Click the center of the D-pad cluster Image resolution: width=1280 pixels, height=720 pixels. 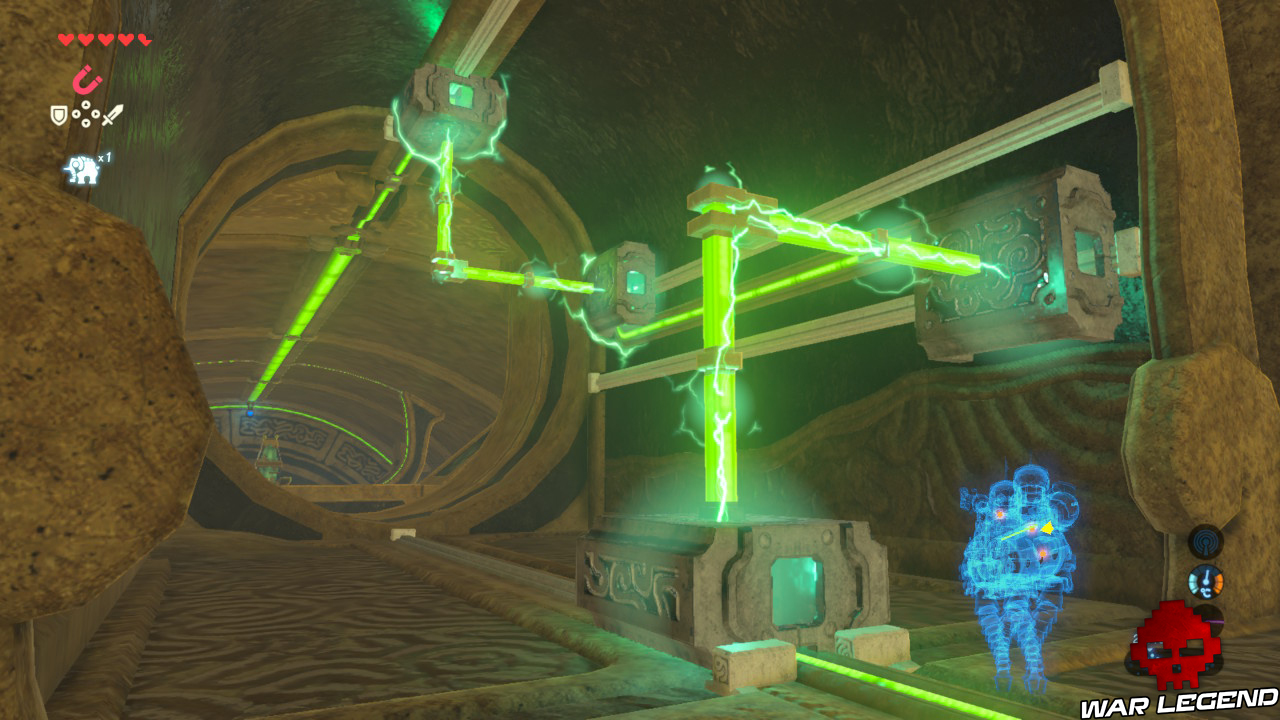click(86, 114)
